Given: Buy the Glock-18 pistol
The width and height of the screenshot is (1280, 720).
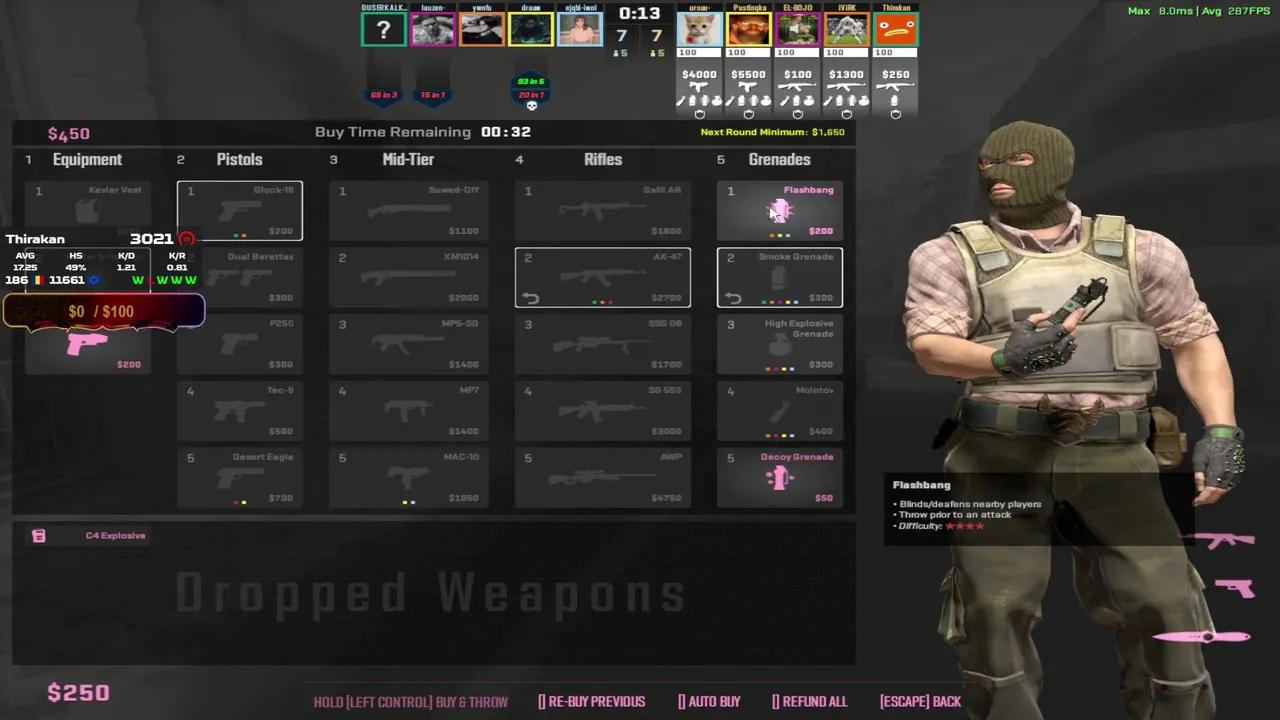Looking at the screenshot, I should click(239, 210).
